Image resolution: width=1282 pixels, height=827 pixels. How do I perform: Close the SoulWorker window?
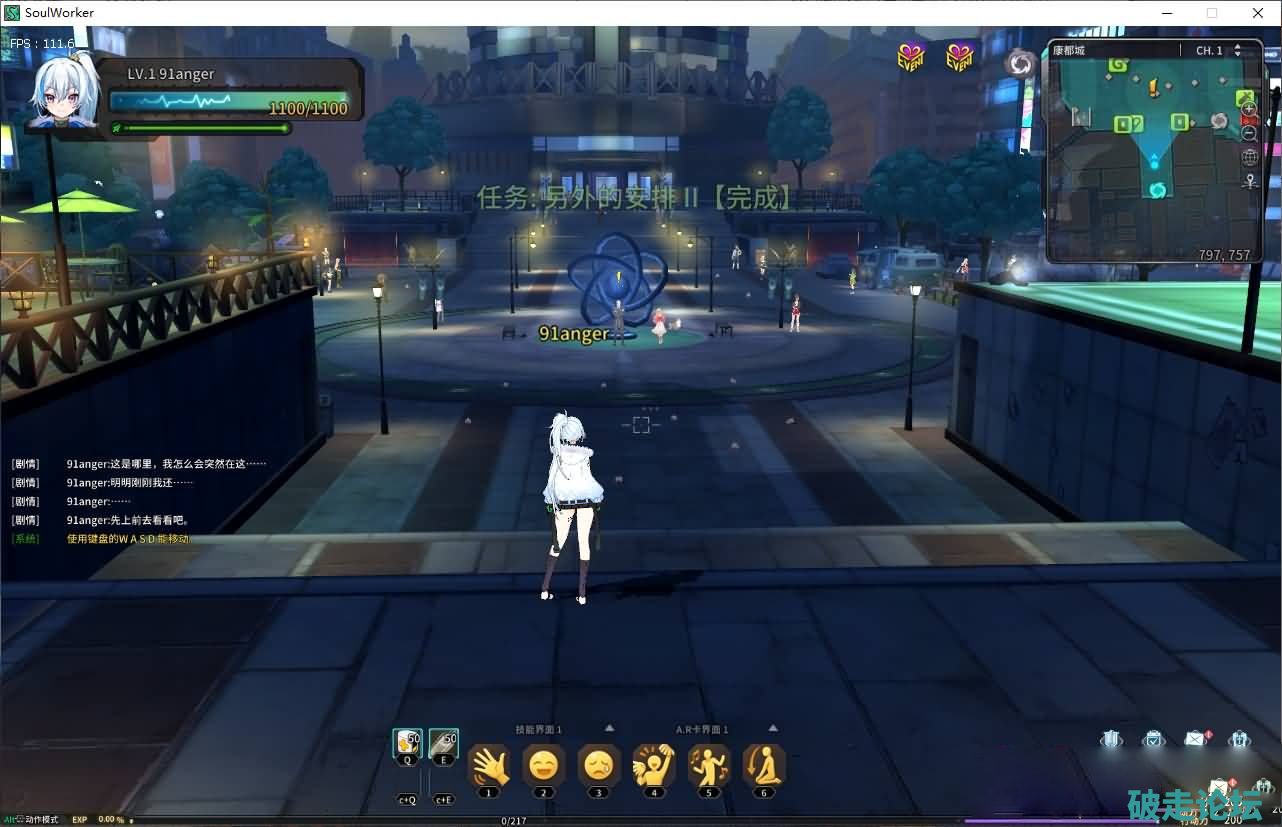pyautogui.click(x=1258, y=13)
